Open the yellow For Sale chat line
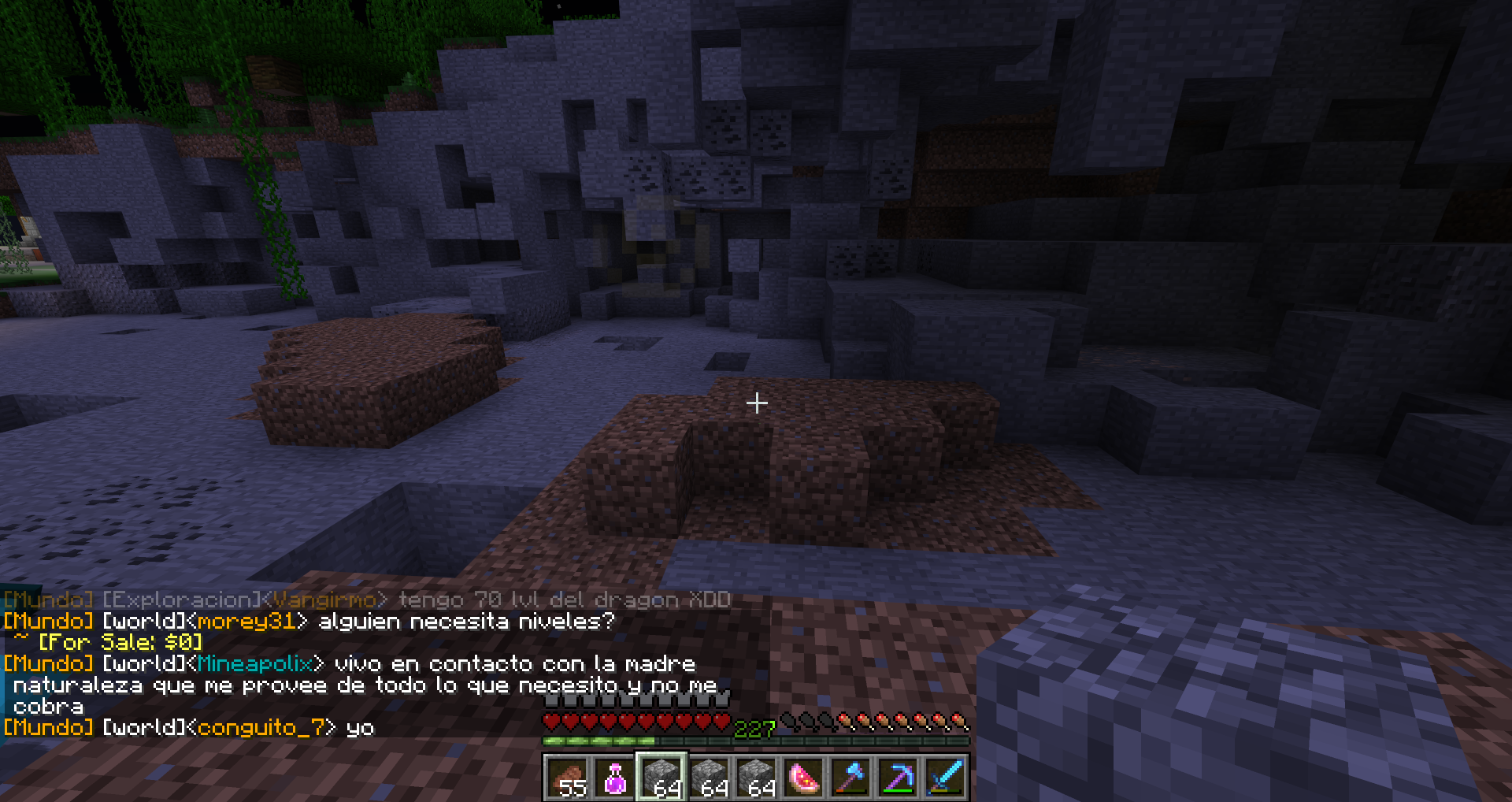1512x802 pixels. [120, 643]
